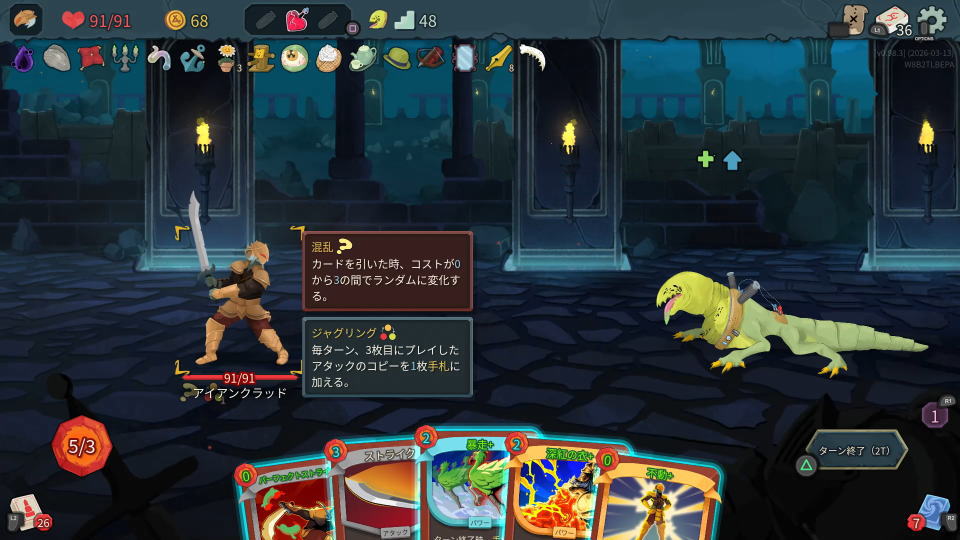This screenshot has width=960, height=540.
Task: Inspect the anchor relic
Action: (193, 59)
